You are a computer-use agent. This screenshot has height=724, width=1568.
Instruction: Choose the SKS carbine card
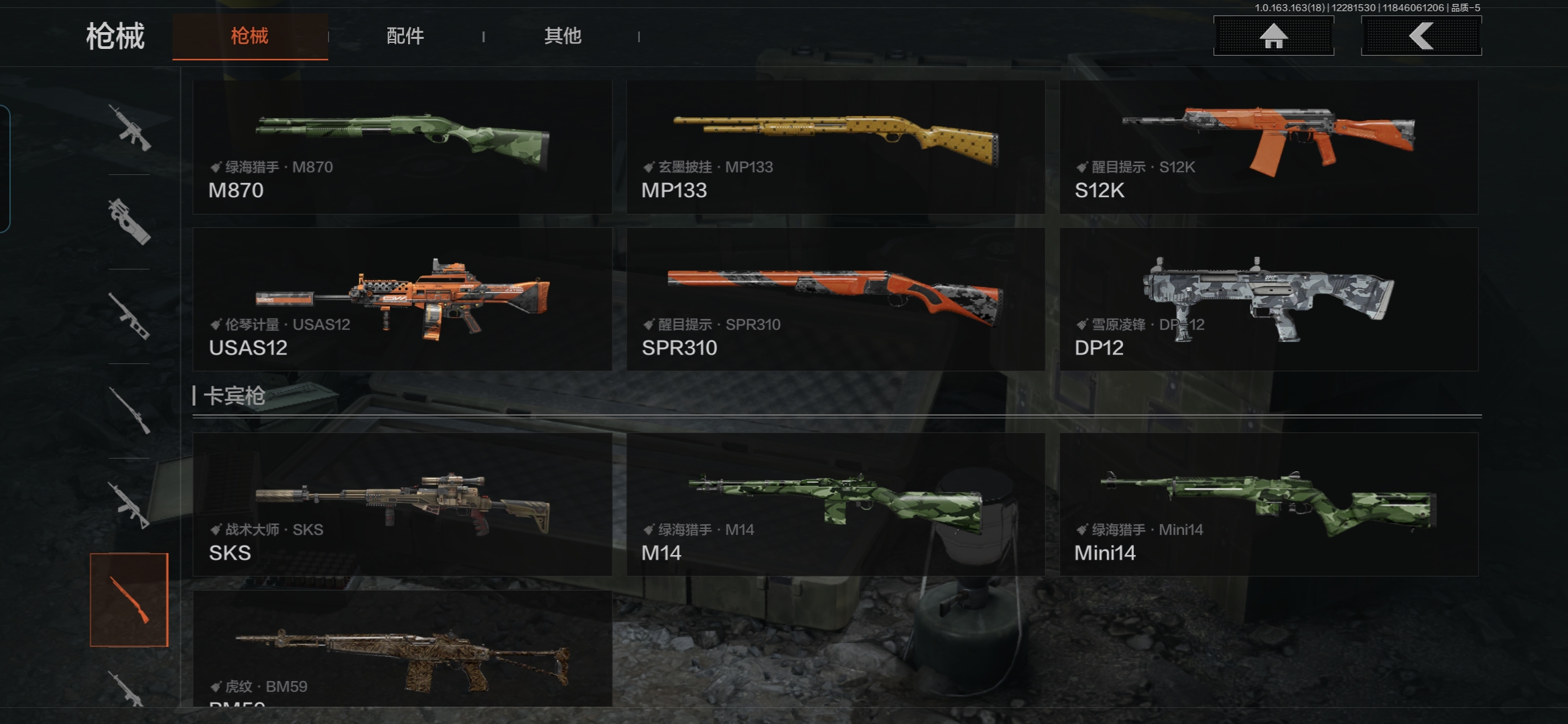pyautogui.click(x=402, y=504)
